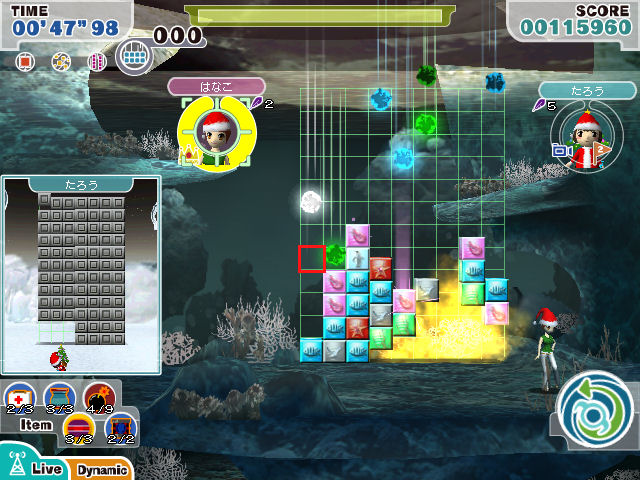Image resolution: width=640 pixels, height=480 pixels.
Task: Activate the blue orb crate item
Action: tap(120, 428)
